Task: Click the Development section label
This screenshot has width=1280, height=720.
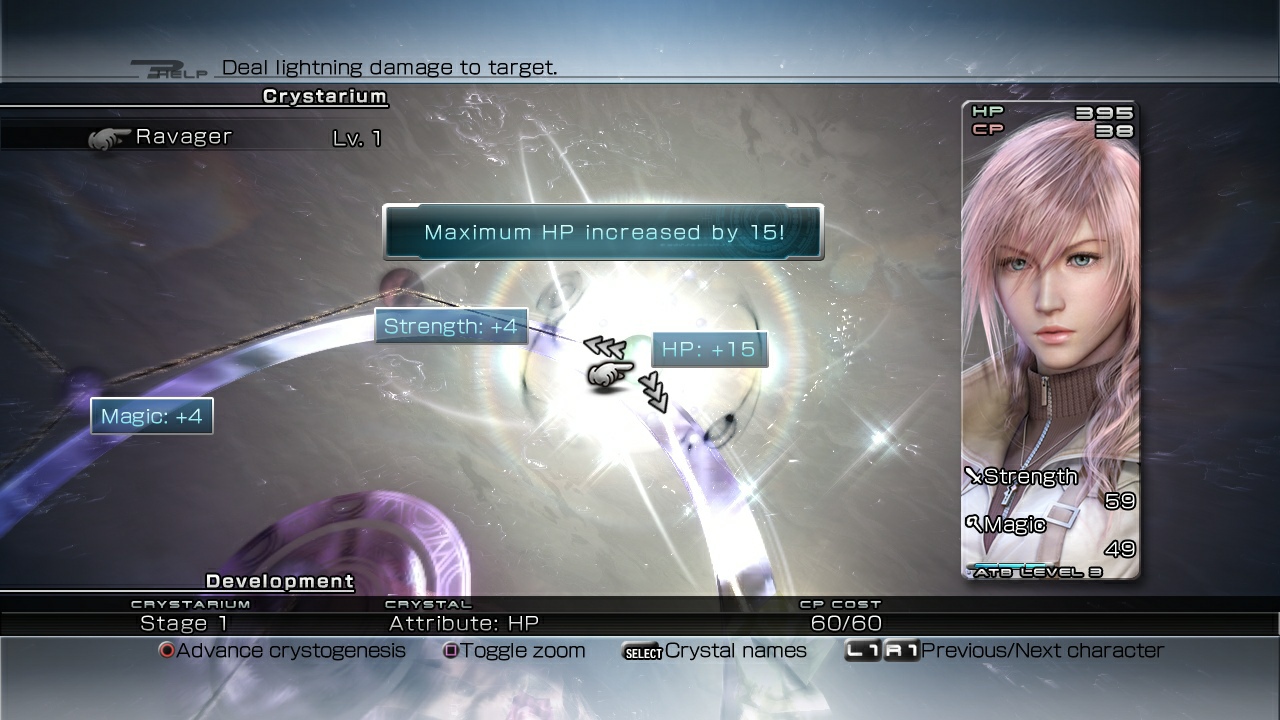Action: click(x=278, y=581)
